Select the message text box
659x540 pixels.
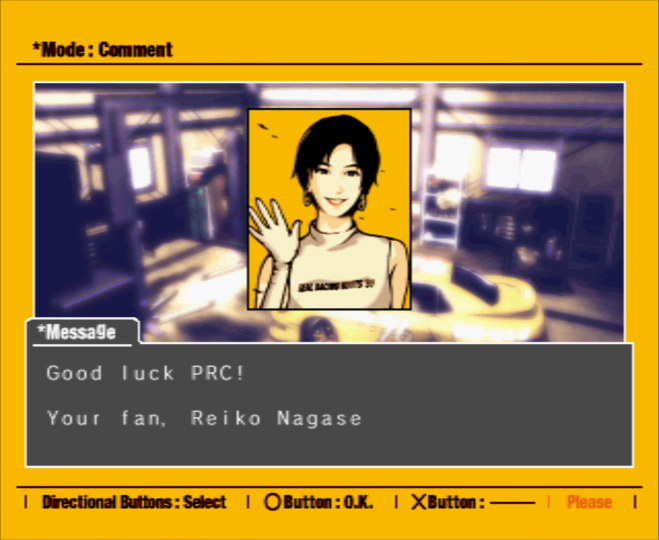click(x=329, y=403)
